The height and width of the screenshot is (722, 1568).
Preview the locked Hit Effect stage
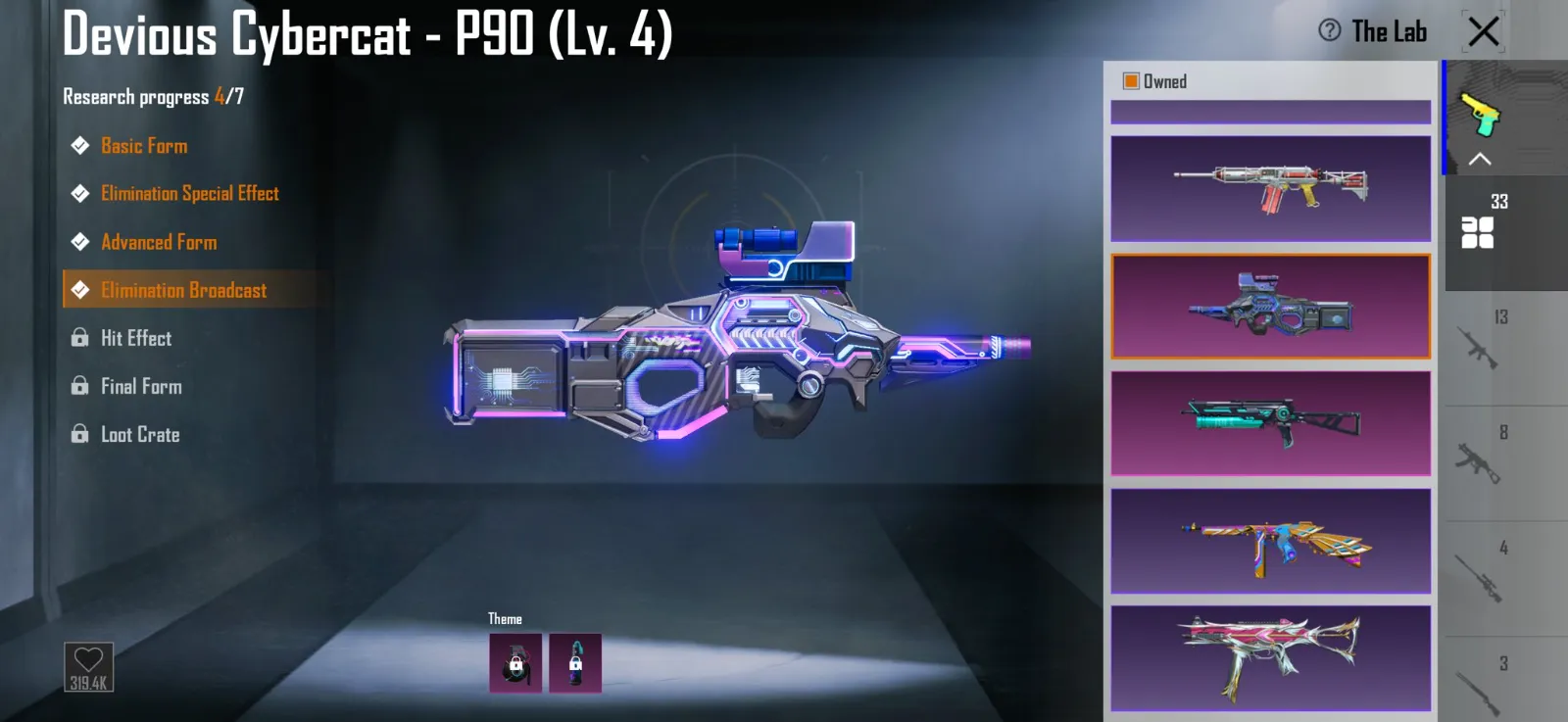pos(135,338)
